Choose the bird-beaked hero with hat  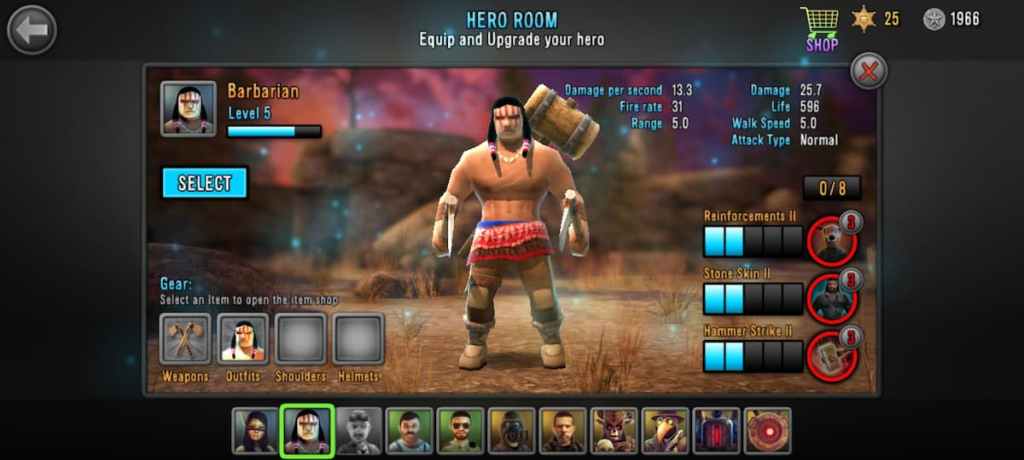(x=664, y=431)
